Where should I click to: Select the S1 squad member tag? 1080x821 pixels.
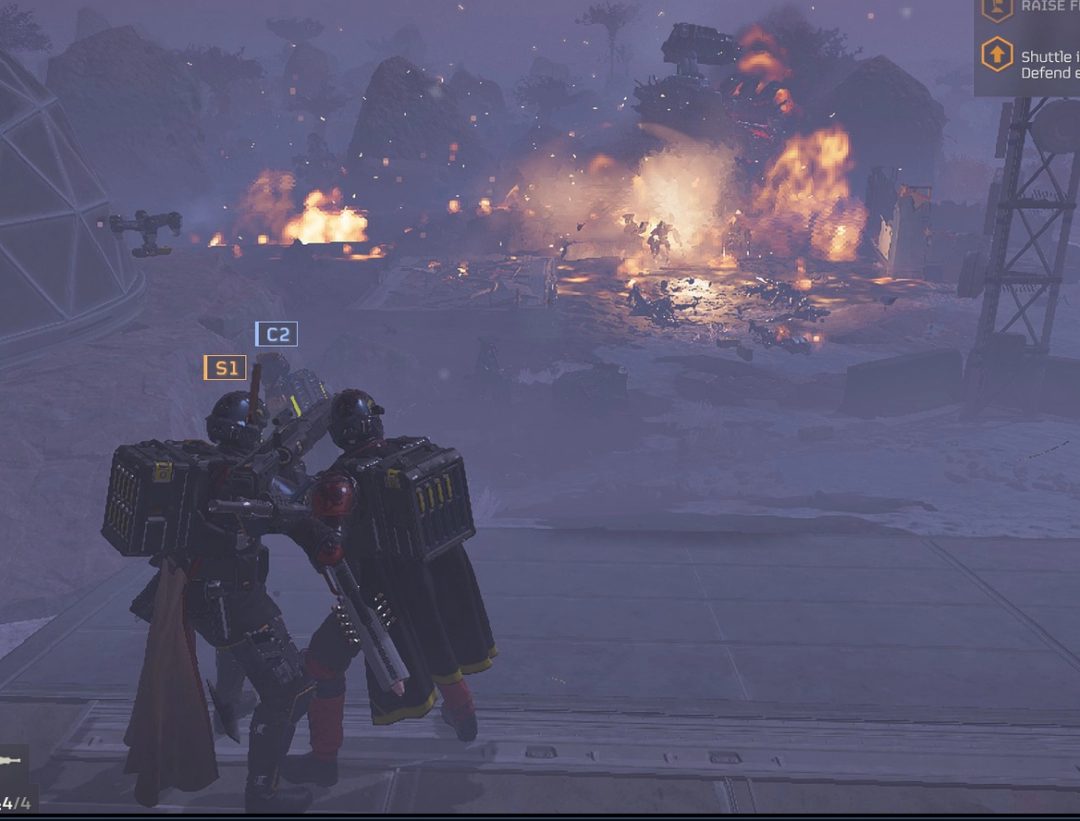pyautogui.click(x=225, y=368)
